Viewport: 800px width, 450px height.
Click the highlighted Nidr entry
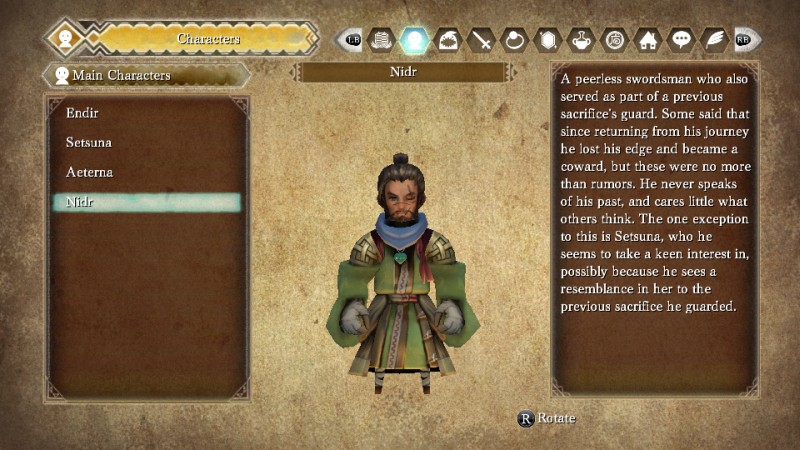(146, 202)
